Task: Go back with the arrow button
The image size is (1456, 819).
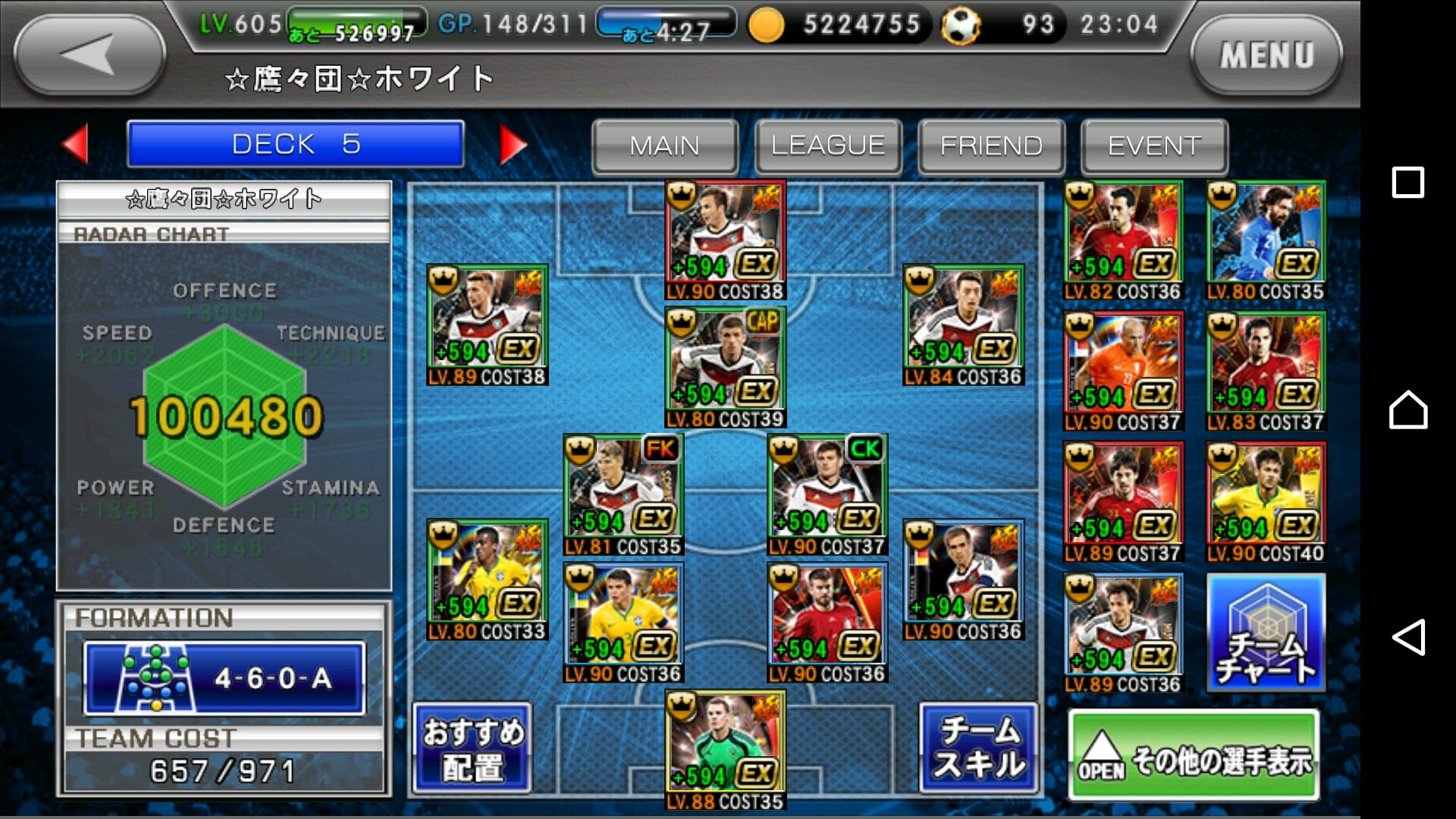Action: tap(89, 55)
